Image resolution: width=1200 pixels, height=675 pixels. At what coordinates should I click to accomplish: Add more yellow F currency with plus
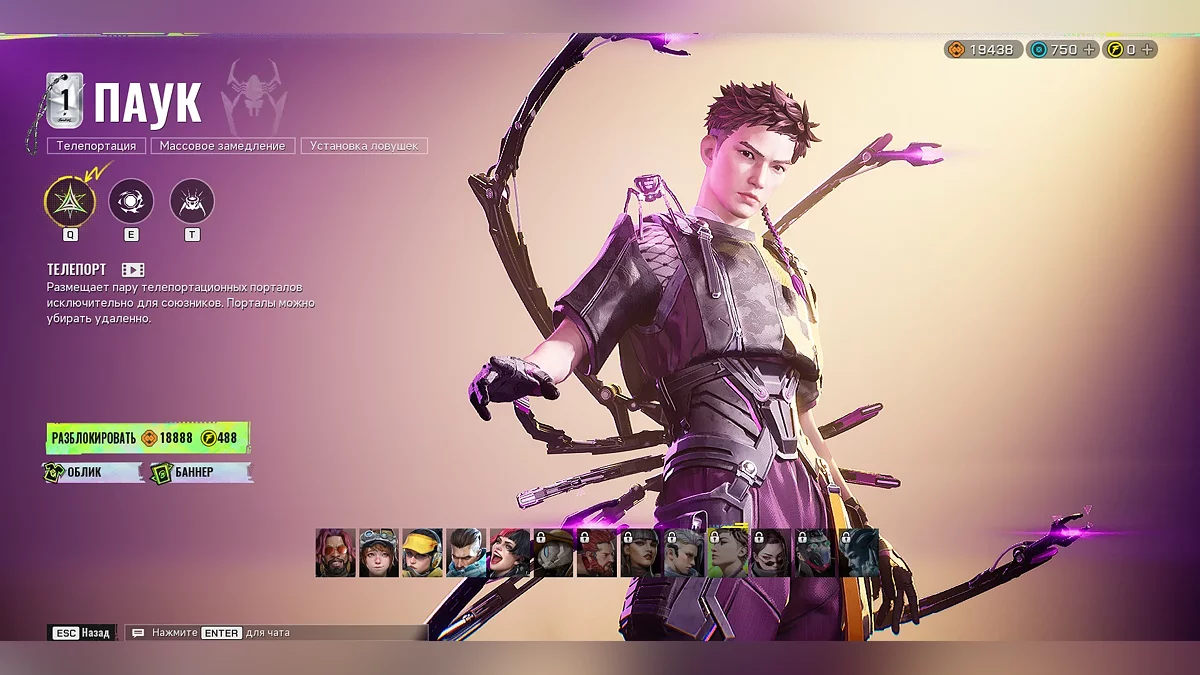click(1147, 49)
